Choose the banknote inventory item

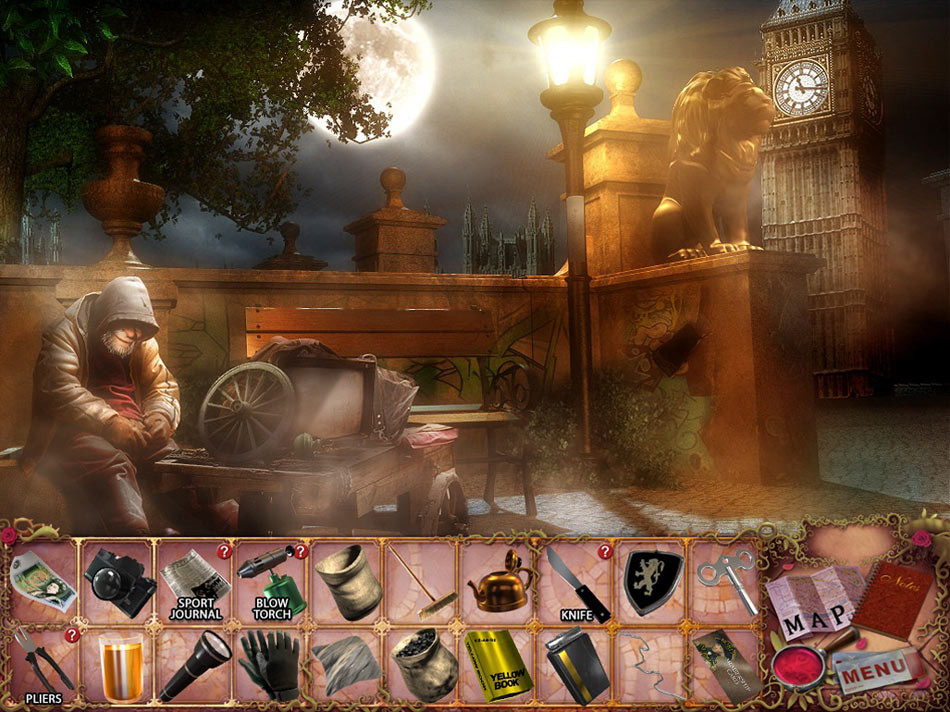(44, 581)
